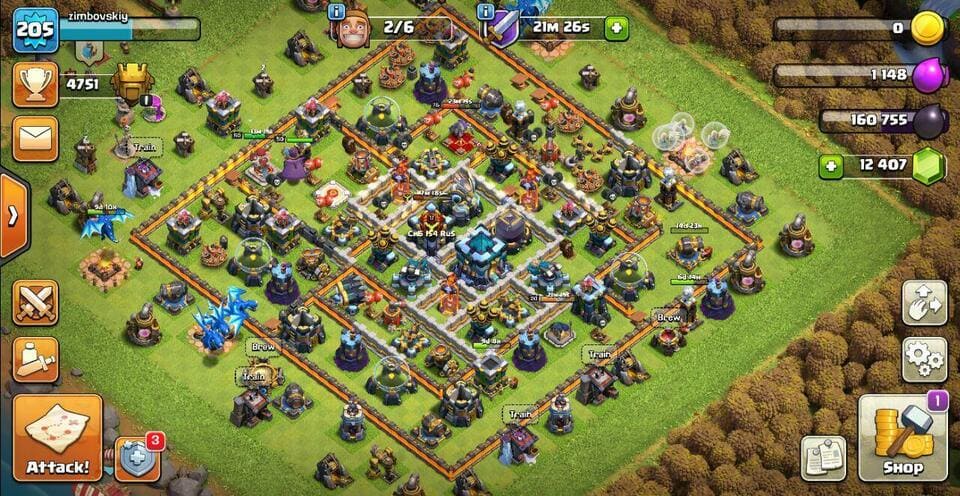Show the player profile via level 205 badge
The image size is (960, 496).
point(32,26)
